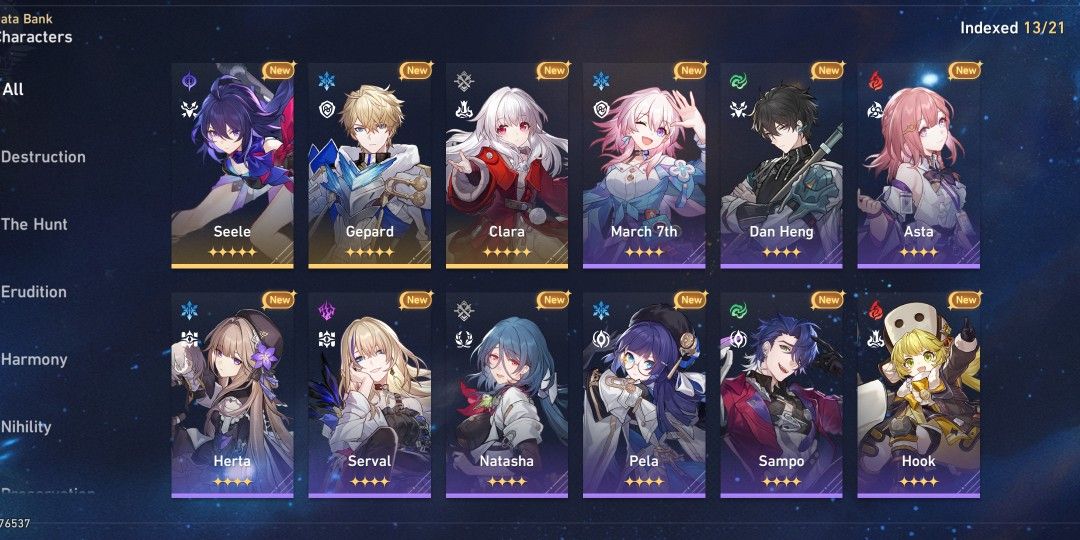Filter characters by Harmony path
The image size is (1080, 540).
tap(34, 359)
